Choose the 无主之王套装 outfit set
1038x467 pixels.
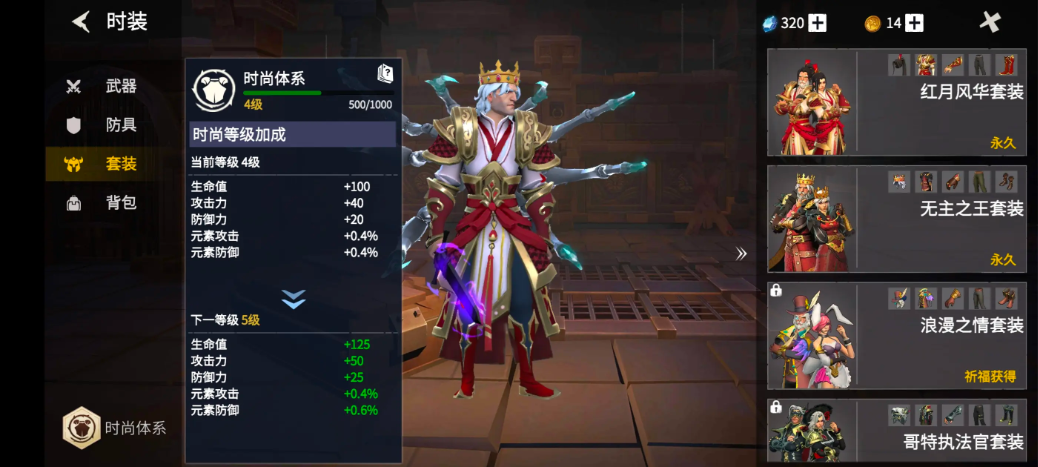click(896, 219)
